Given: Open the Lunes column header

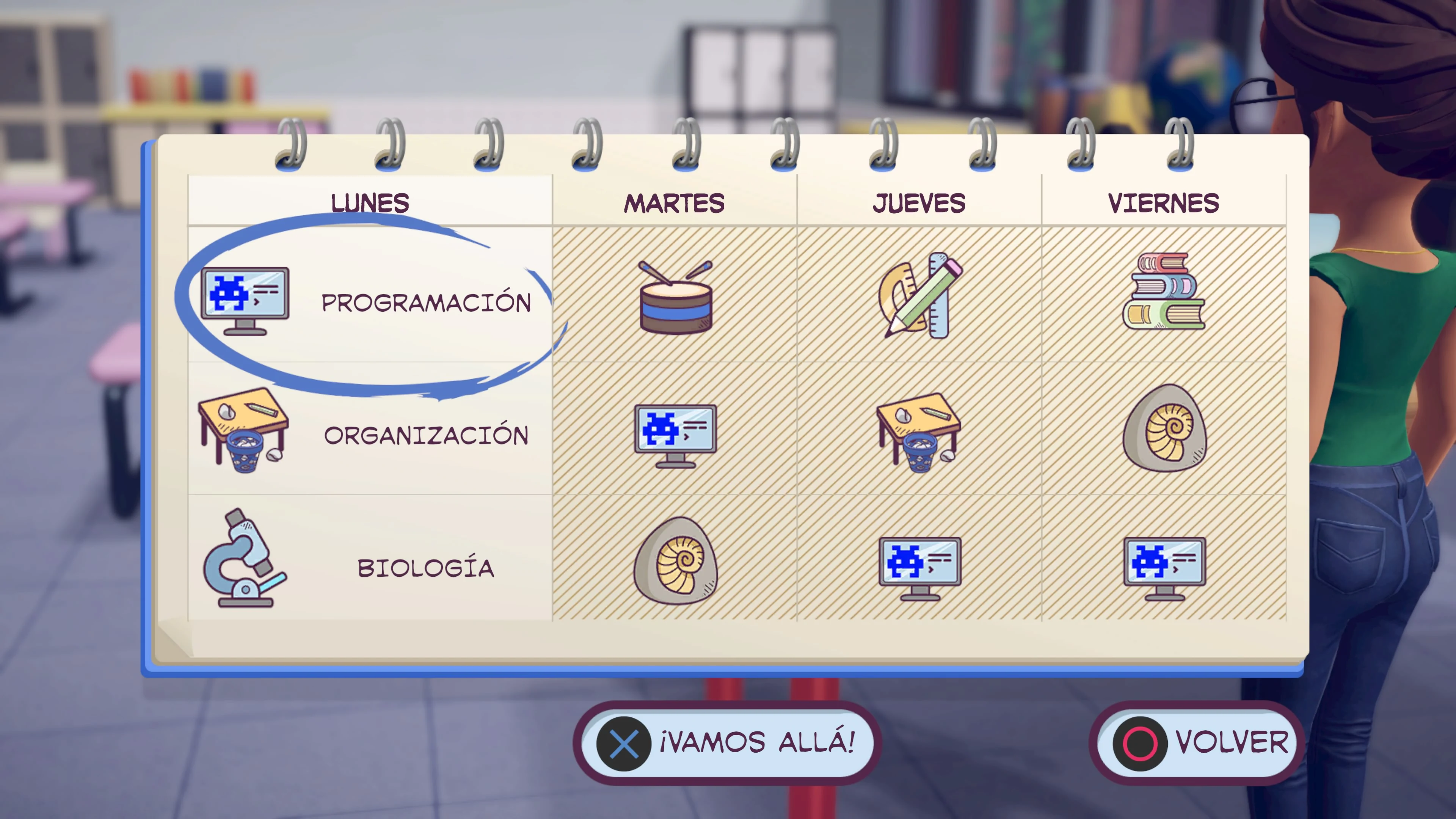Looking at the screenshot, I should pyautogui.click(x=370, y=202).
